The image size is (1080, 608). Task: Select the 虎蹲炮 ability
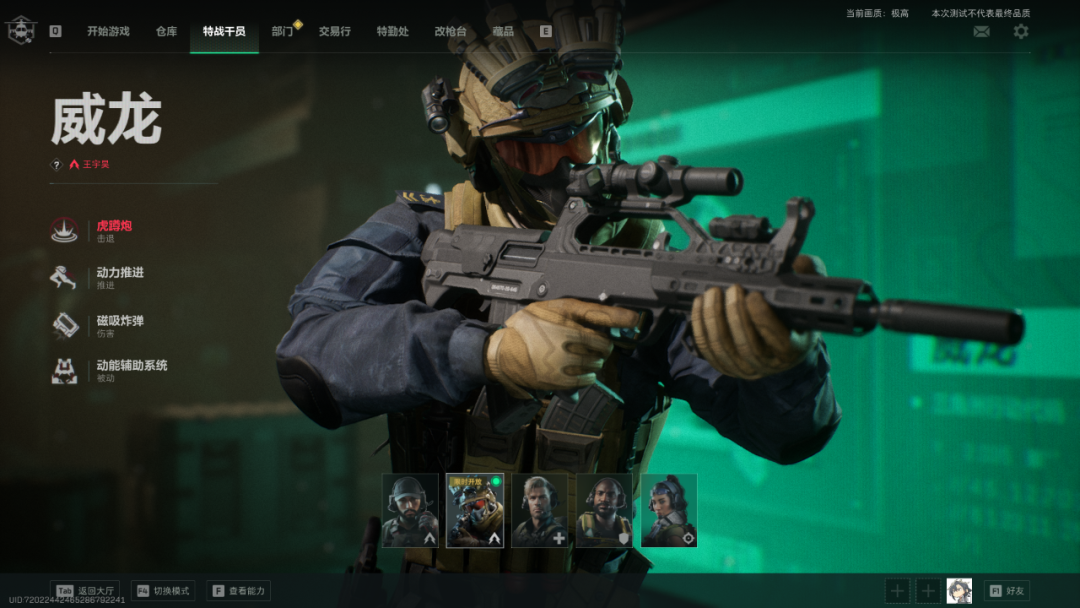[x=115, y=230]
